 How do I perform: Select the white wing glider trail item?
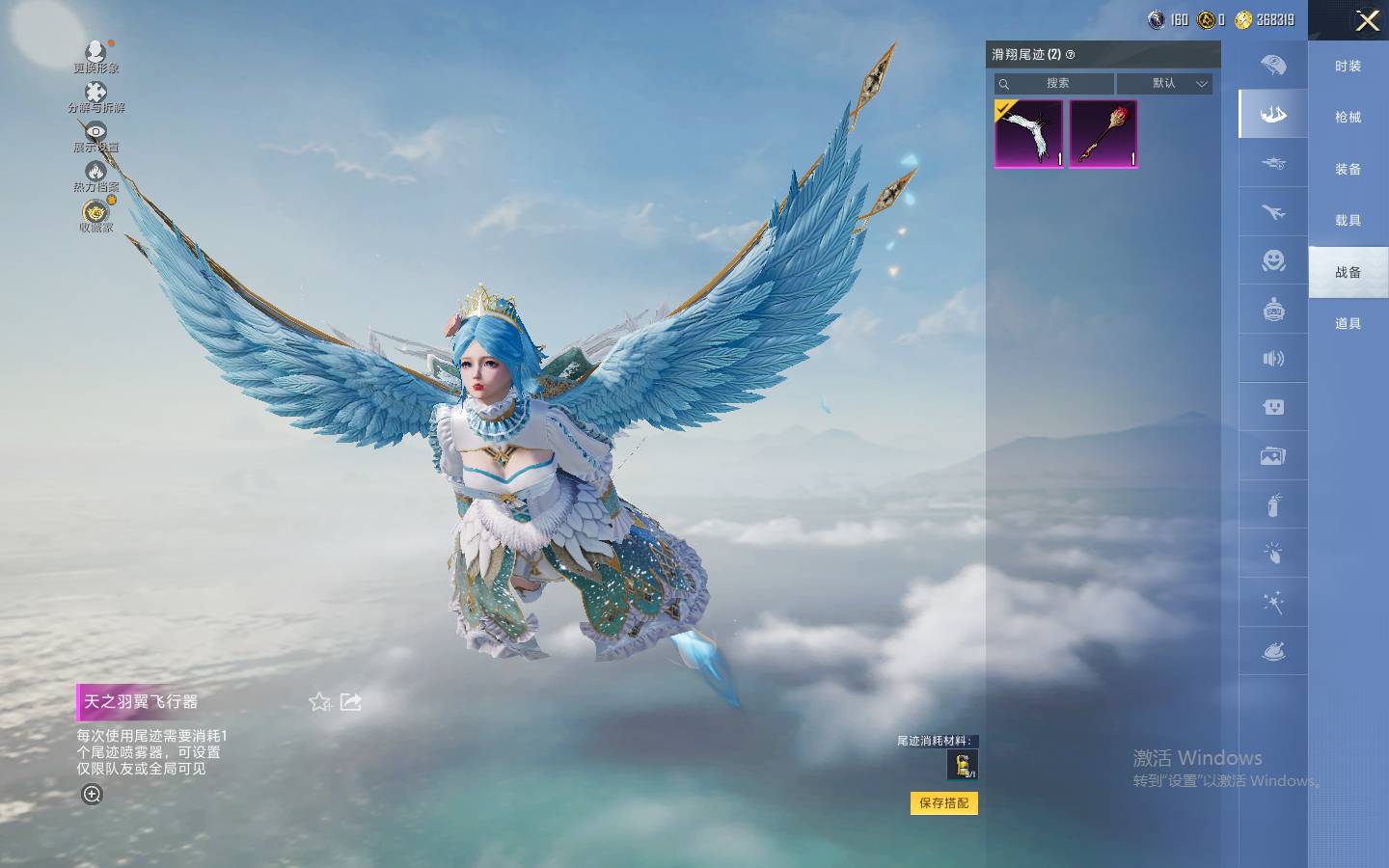tap(1028, 134)
